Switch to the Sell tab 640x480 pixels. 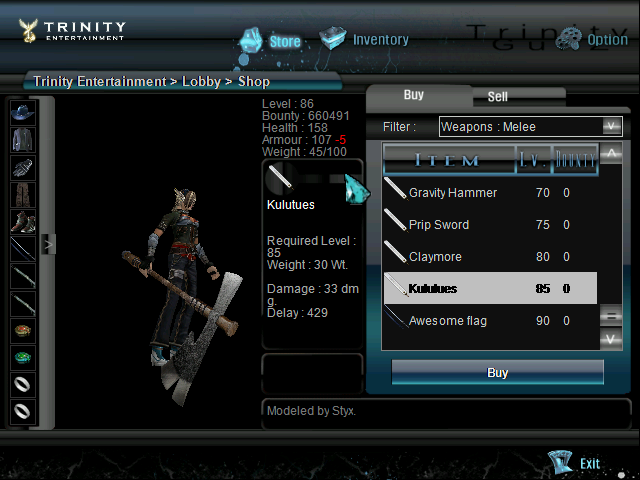pos(497,97)
